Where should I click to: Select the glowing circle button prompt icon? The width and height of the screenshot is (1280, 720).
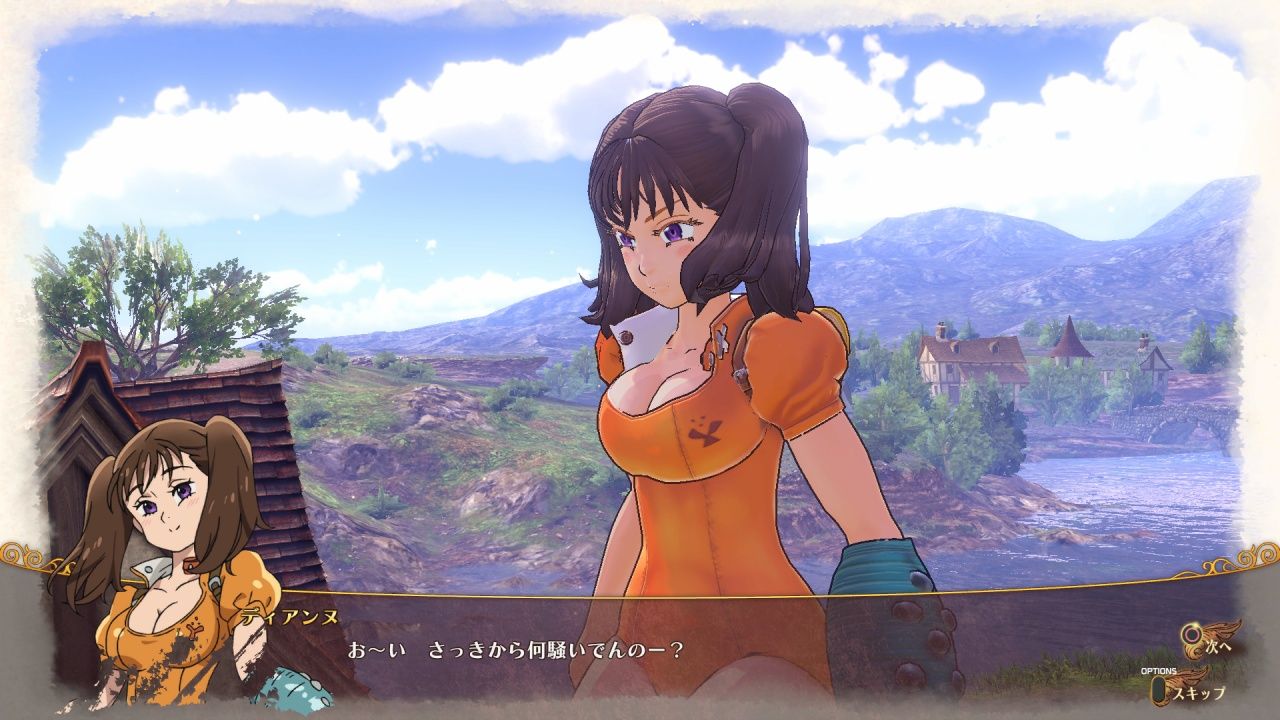1191,632
